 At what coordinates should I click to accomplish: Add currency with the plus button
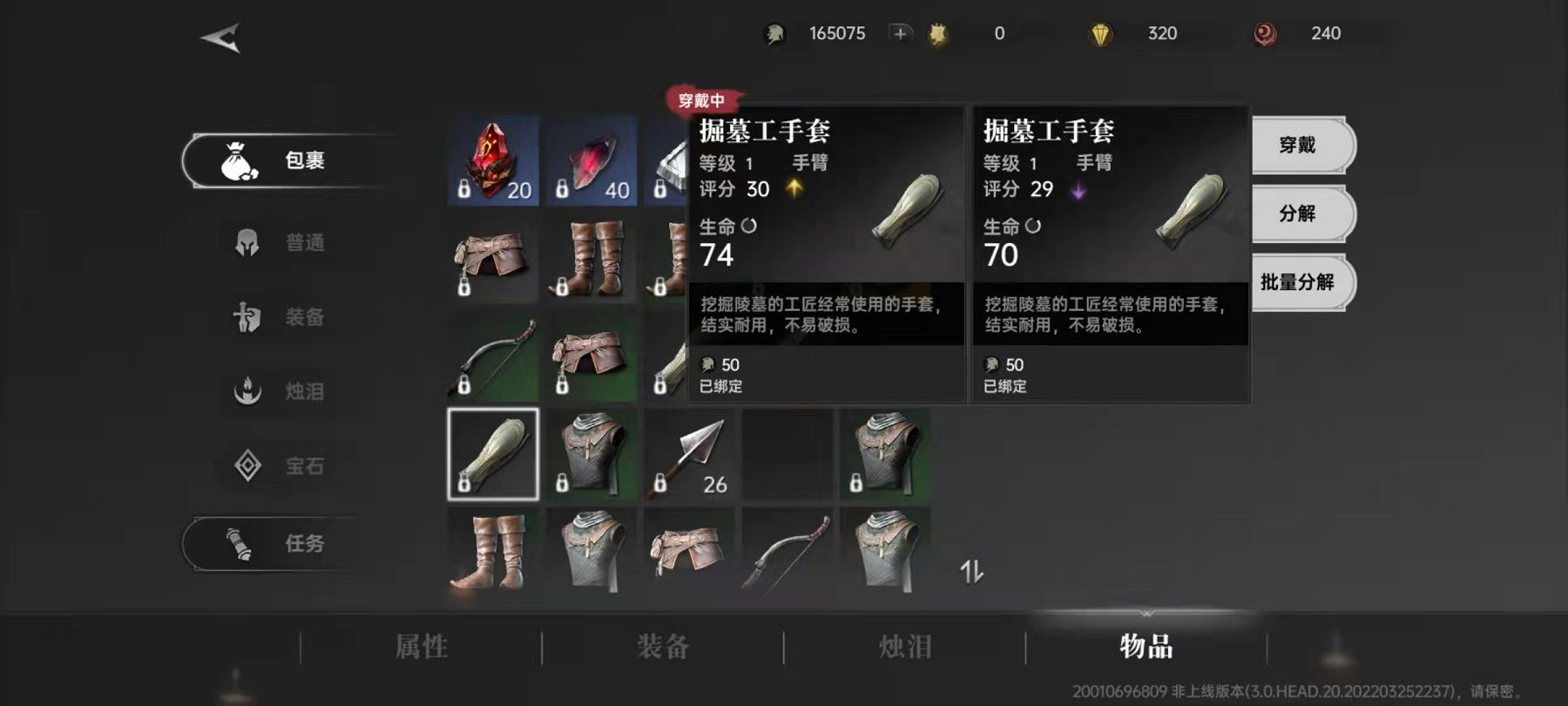[900, 33]
